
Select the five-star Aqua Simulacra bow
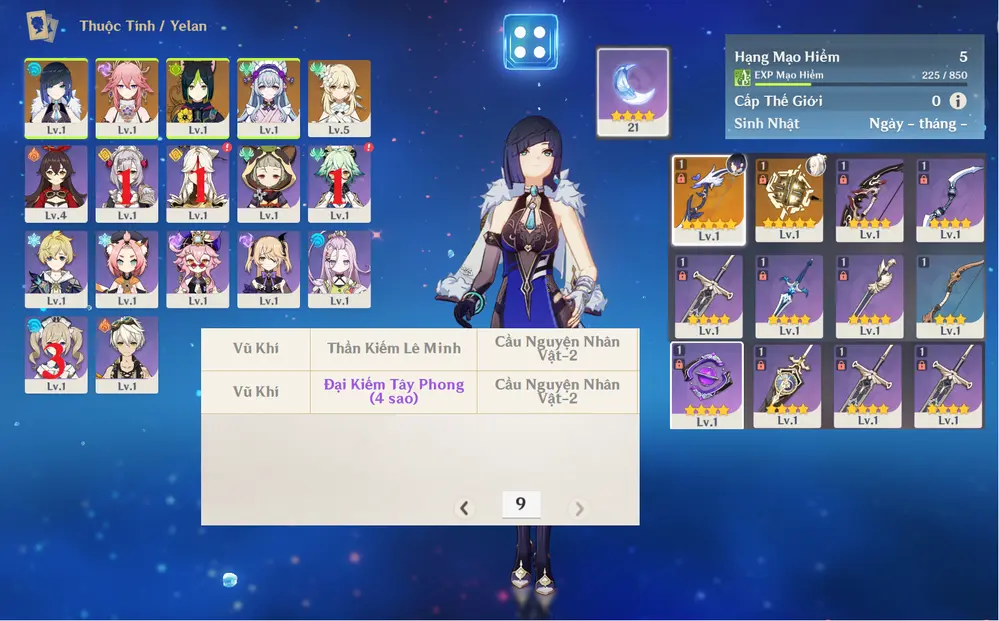pyautogui.click(x=709, y=199)
